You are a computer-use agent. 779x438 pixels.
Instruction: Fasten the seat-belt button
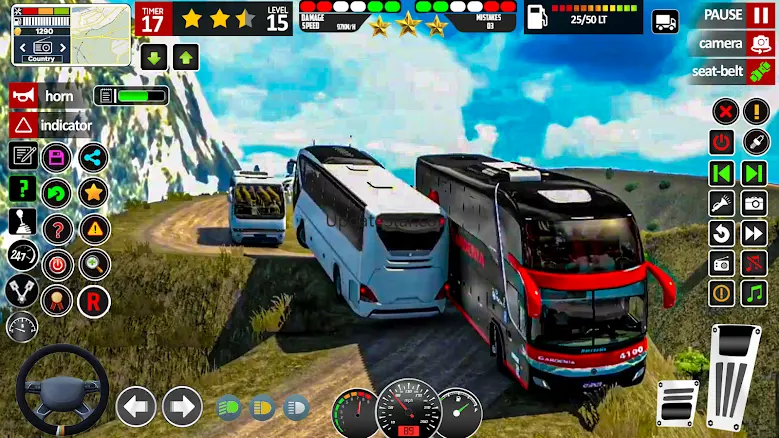point(731,71)
